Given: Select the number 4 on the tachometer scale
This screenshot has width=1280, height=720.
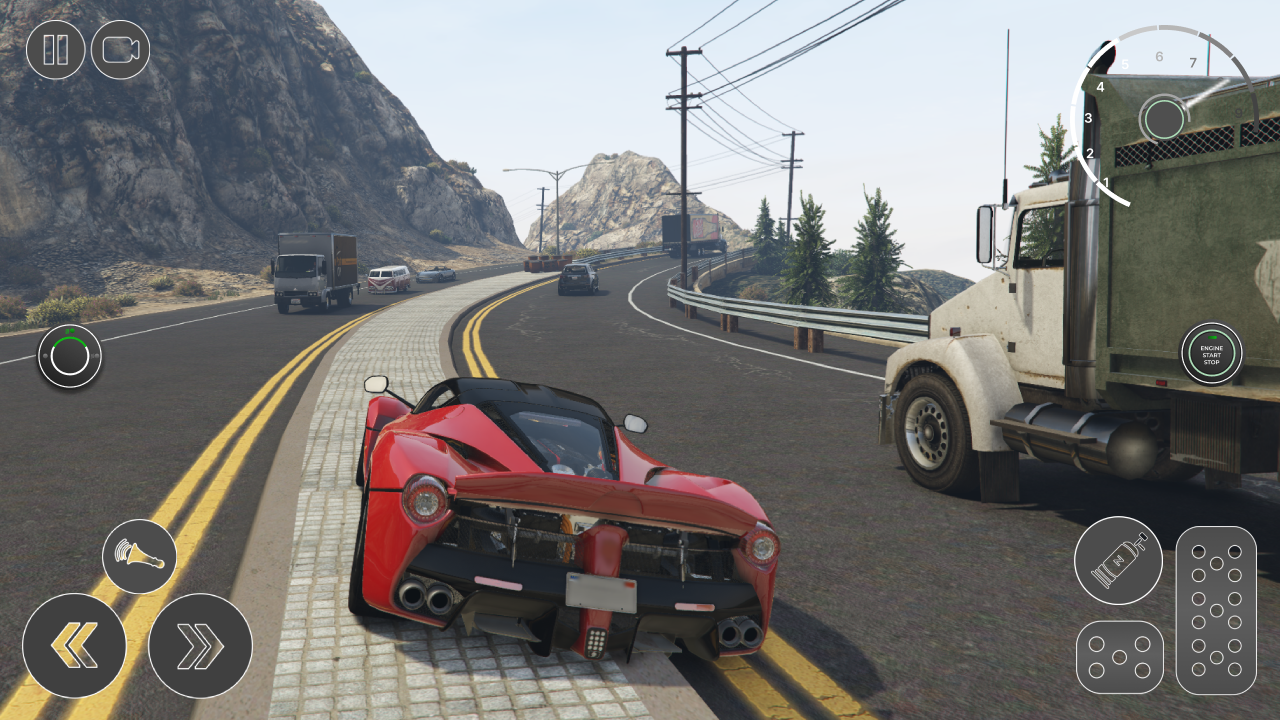Looking at the screenshot, I should pos(1100,87).
